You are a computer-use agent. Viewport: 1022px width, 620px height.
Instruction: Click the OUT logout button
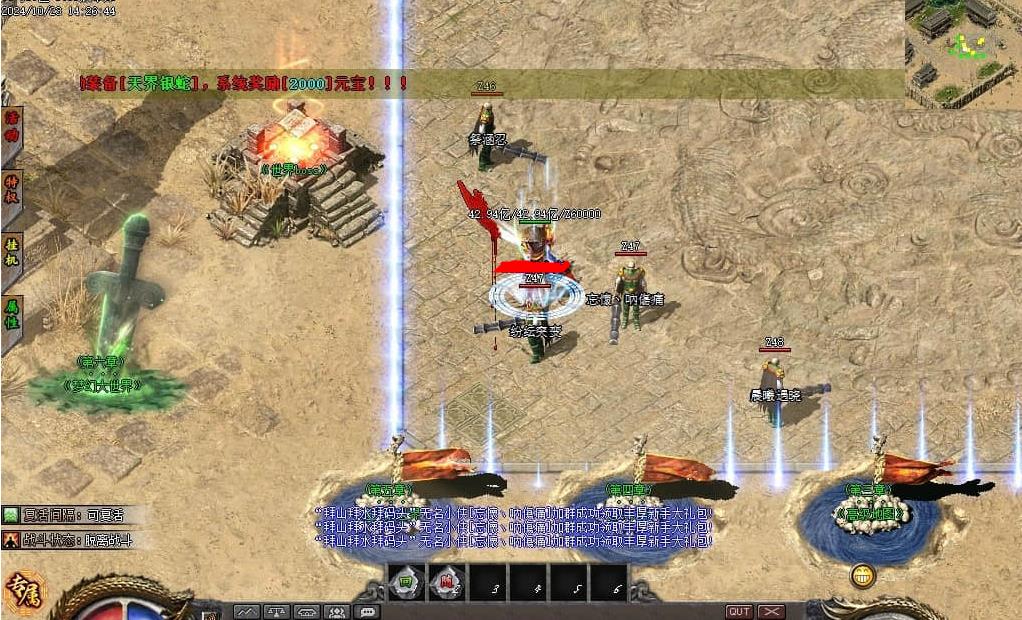pyautogui.click(x=739, y=611)
